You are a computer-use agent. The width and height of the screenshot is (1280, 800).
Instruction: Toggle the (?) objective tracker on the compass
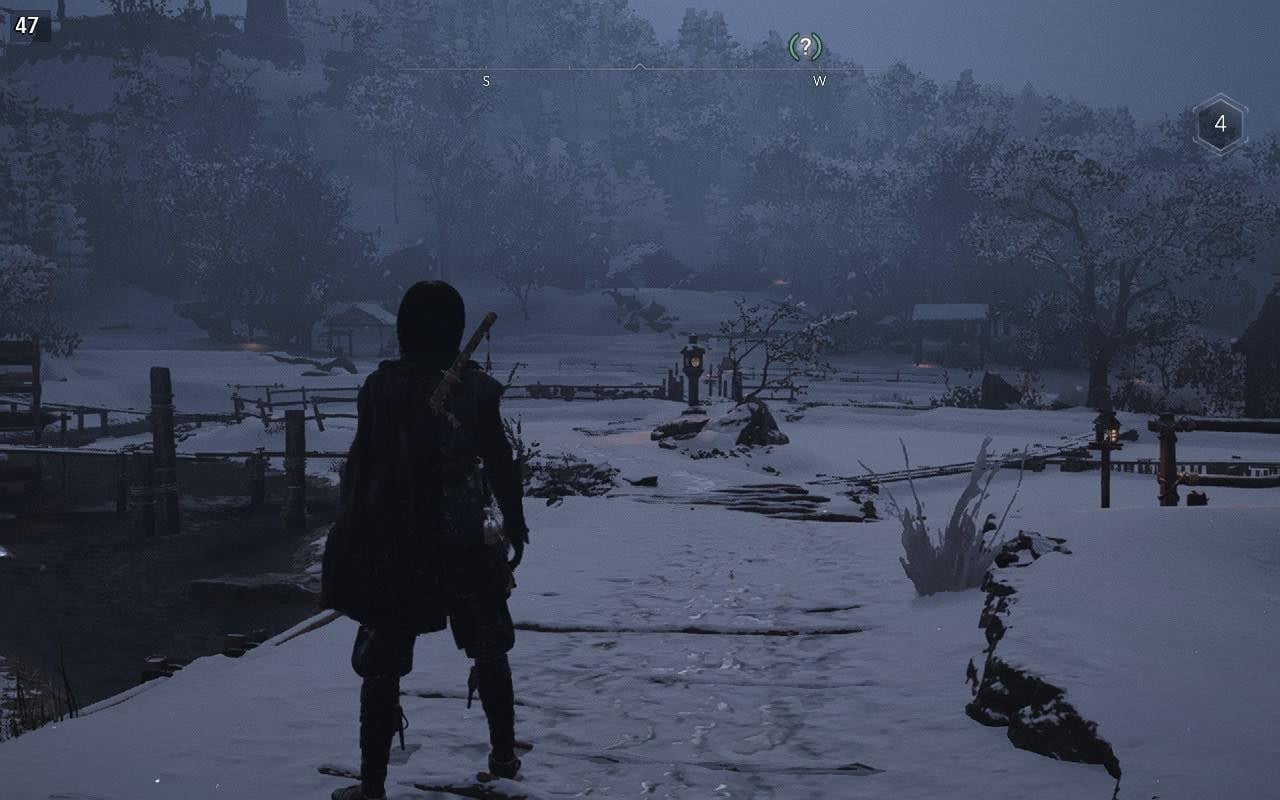click(x=806, y=45)
